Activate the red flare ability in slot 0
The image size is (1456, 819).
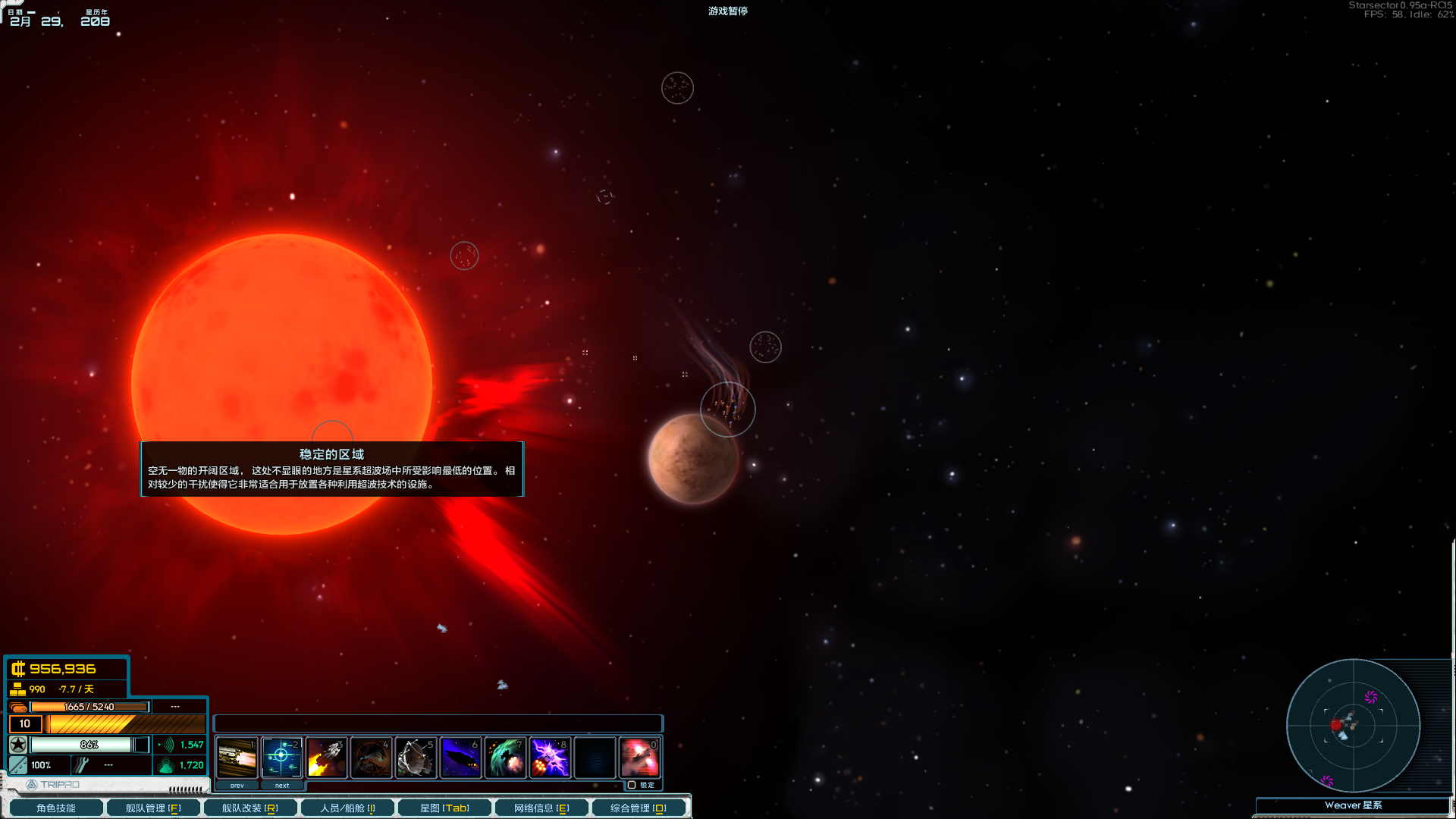pyautogui.click(x=639, y=757)
